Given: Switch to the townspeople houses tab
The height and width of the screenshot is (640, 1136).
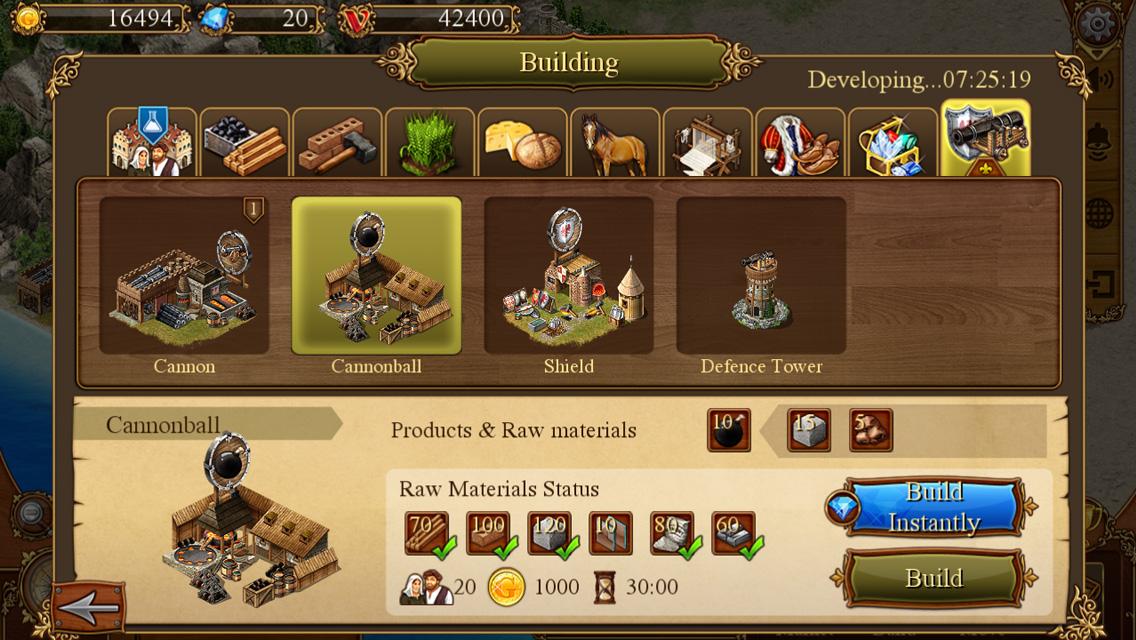Looking at the screenshot, I should [151, 143].
